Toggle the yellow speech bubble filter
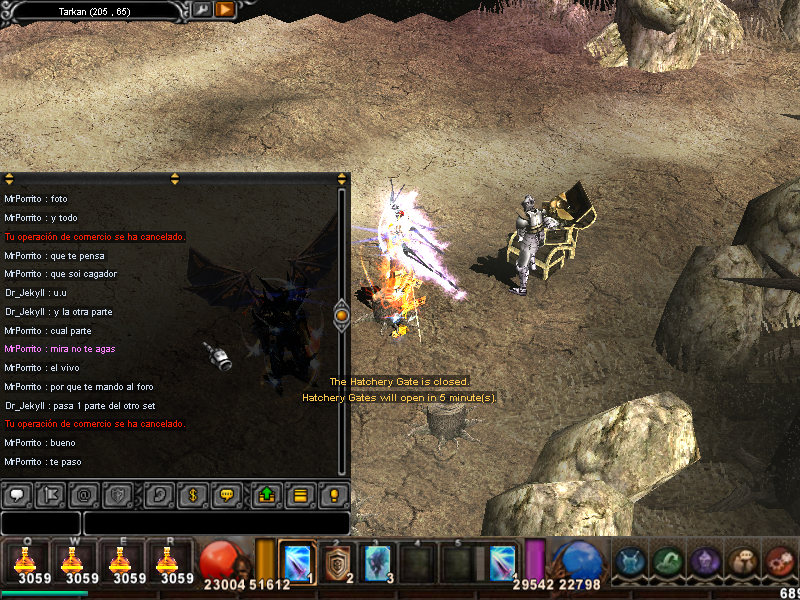800x600 pixels. coord(227,494)
